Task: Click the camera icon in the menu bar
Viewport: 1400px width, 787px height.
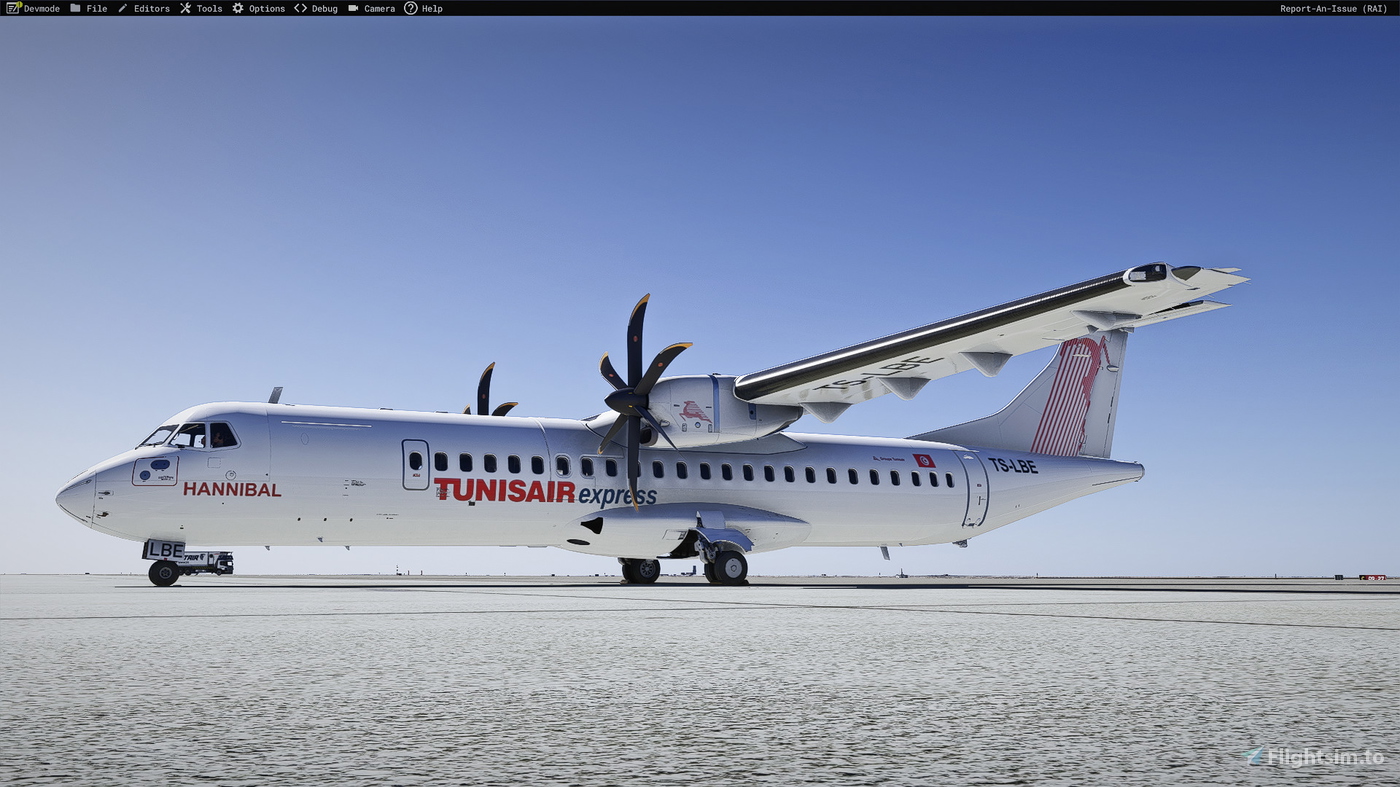Action: tap(352, 8)
